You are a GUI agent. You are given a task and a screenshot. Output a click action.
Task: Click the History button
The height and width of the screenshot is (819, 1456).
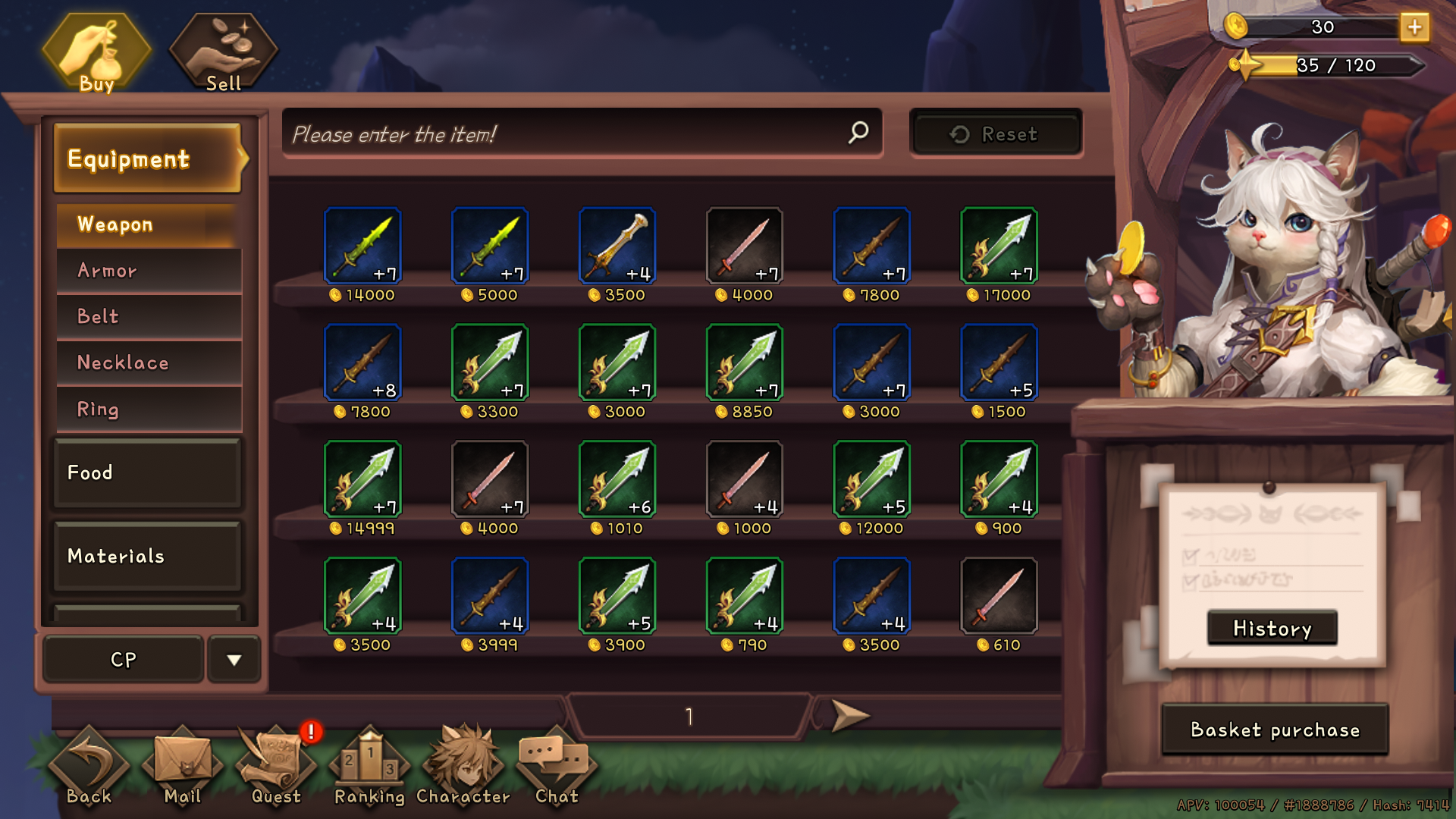pos(1271,628)
